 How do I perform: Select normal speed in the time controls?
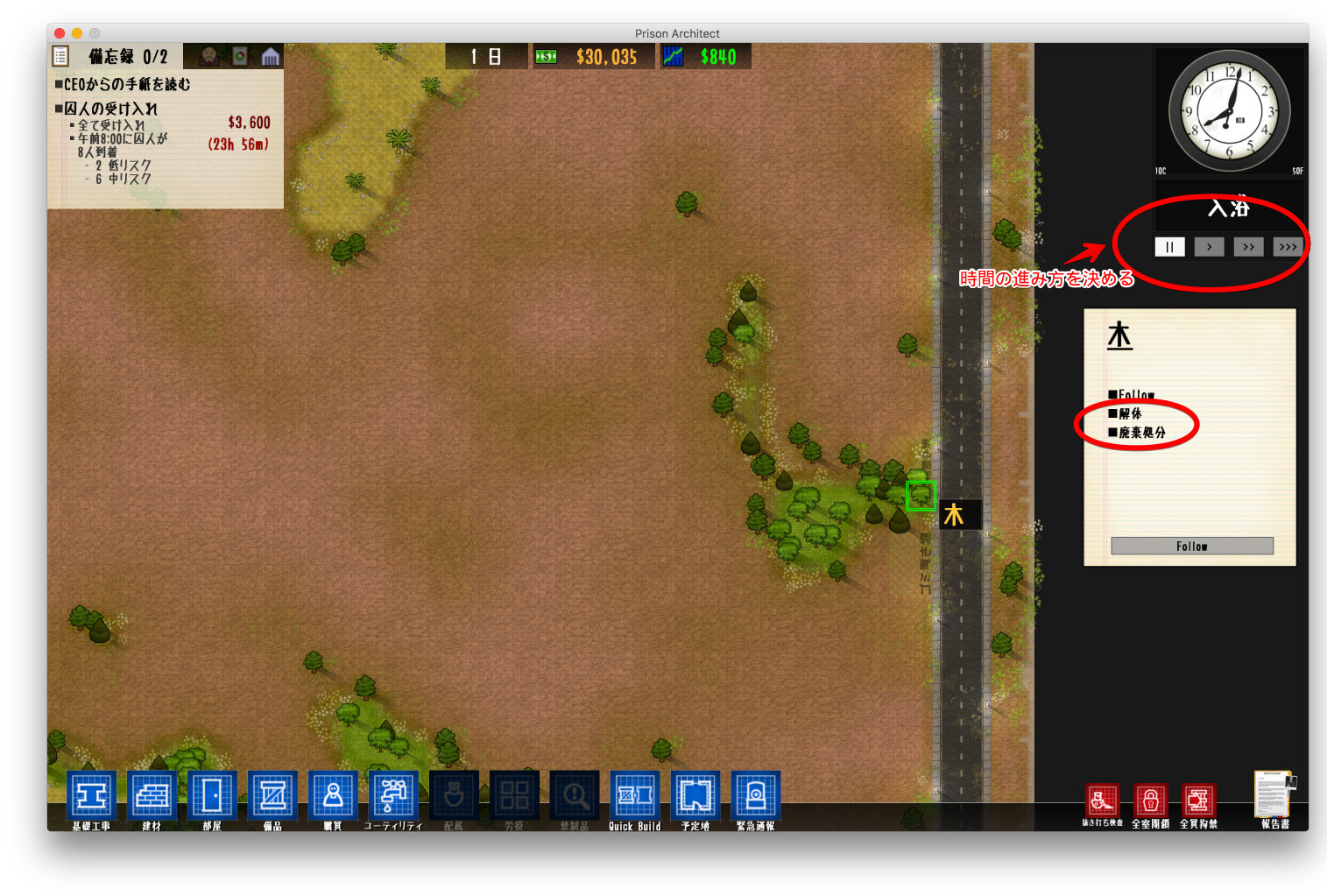1209,246
